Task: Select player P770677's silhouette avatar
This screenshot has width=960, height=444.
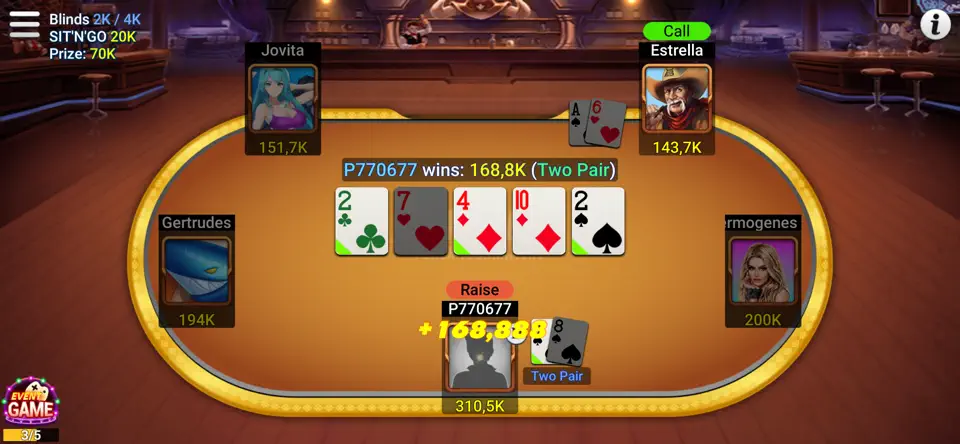Action: tap(480, 355)
